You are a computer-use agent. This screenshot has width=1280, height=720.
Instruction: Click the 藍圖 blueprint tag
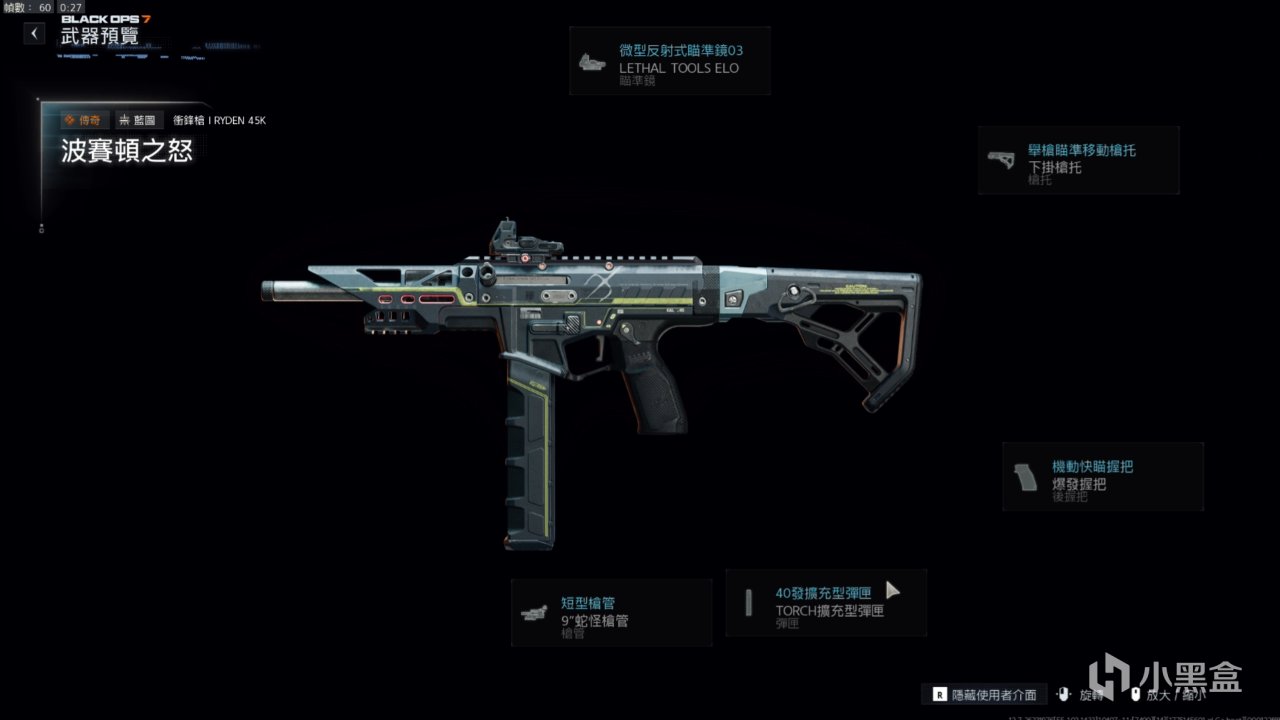coord(139,120)
